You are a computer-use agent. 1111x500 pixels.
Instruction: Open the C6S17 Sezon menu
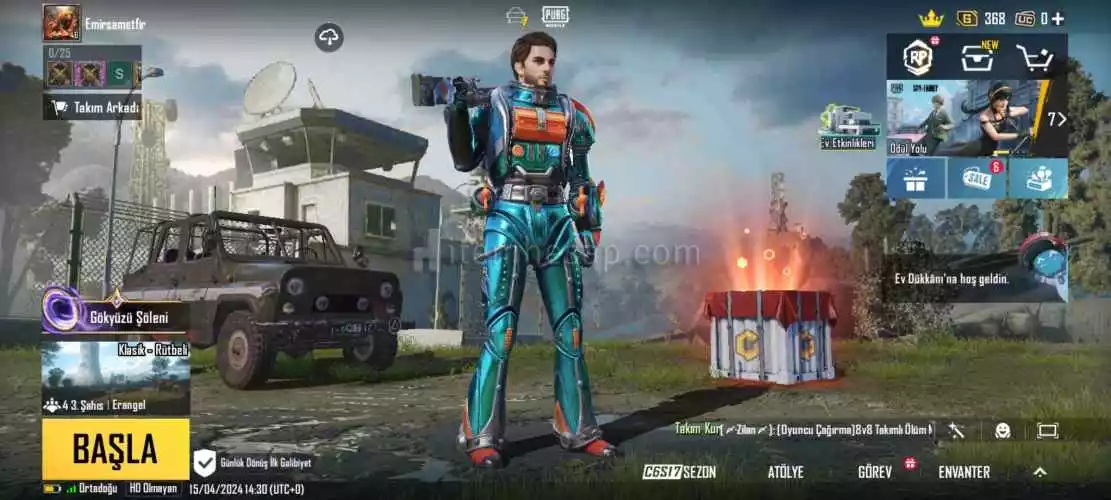[679, 472]
